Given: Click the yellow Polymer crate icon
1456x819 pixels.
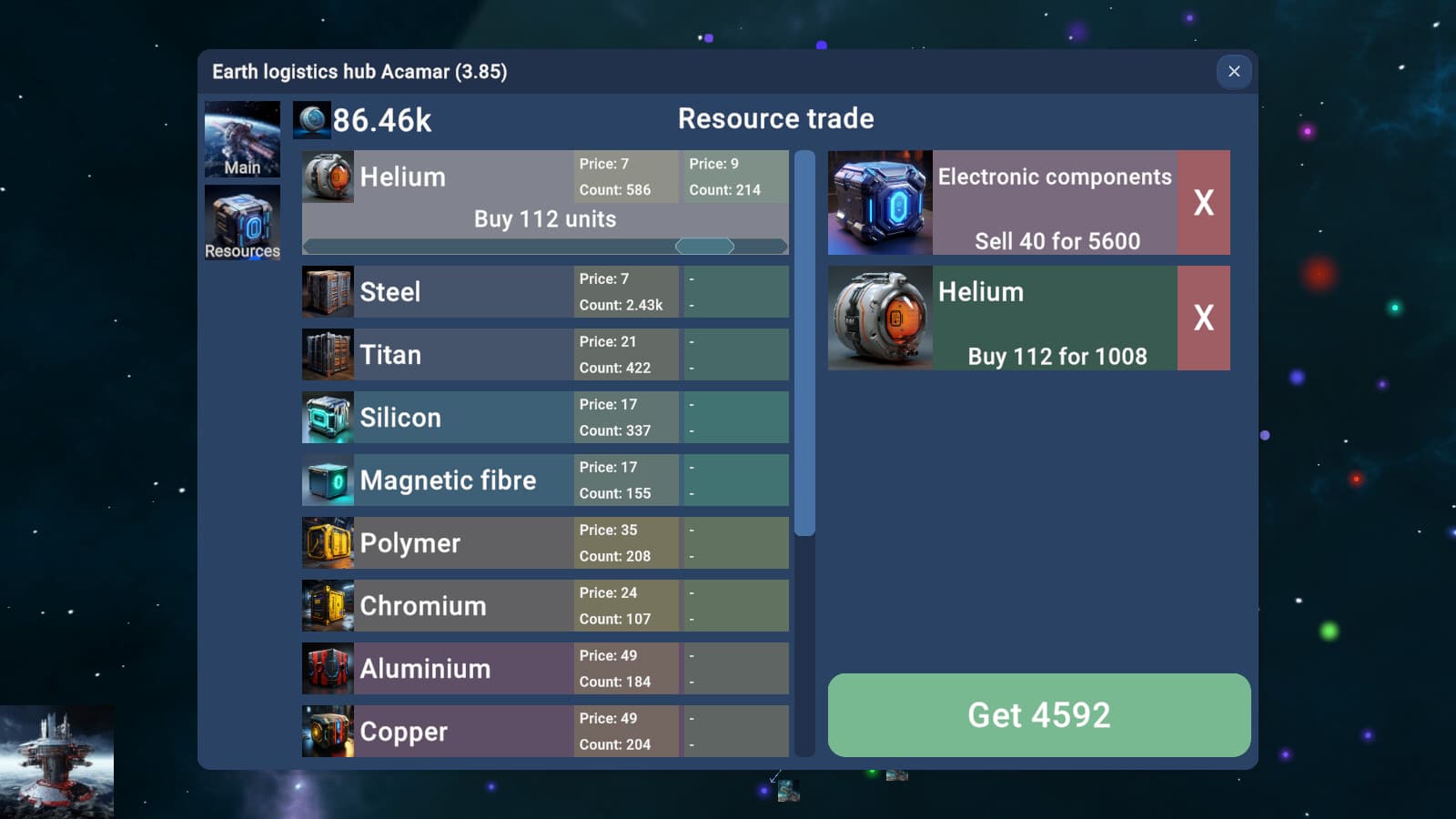Looking at the screenshot, I should click(328, 542).
